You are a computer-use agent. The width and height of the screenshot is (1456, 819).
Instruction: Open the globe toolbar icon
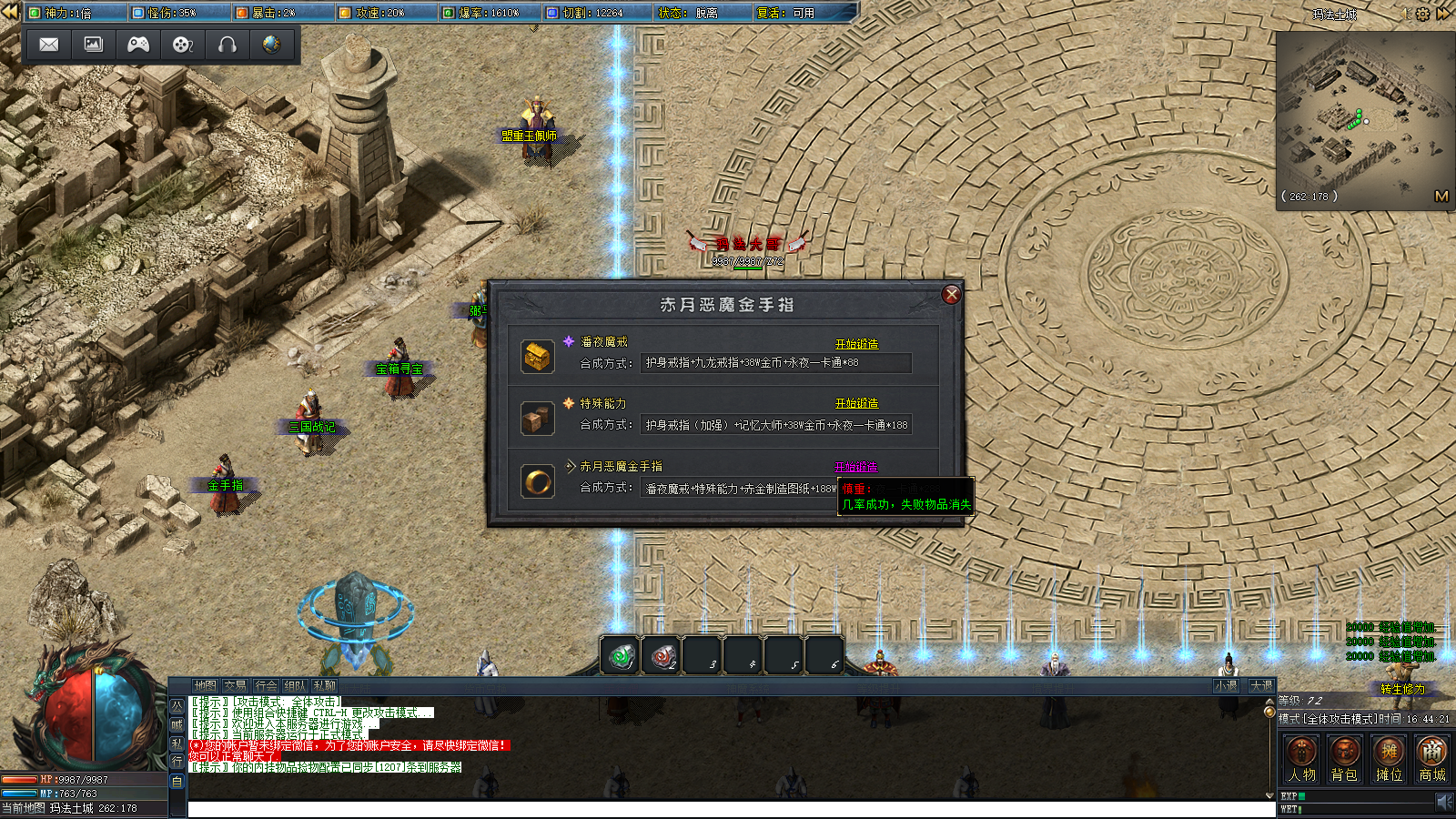[271, 45]
